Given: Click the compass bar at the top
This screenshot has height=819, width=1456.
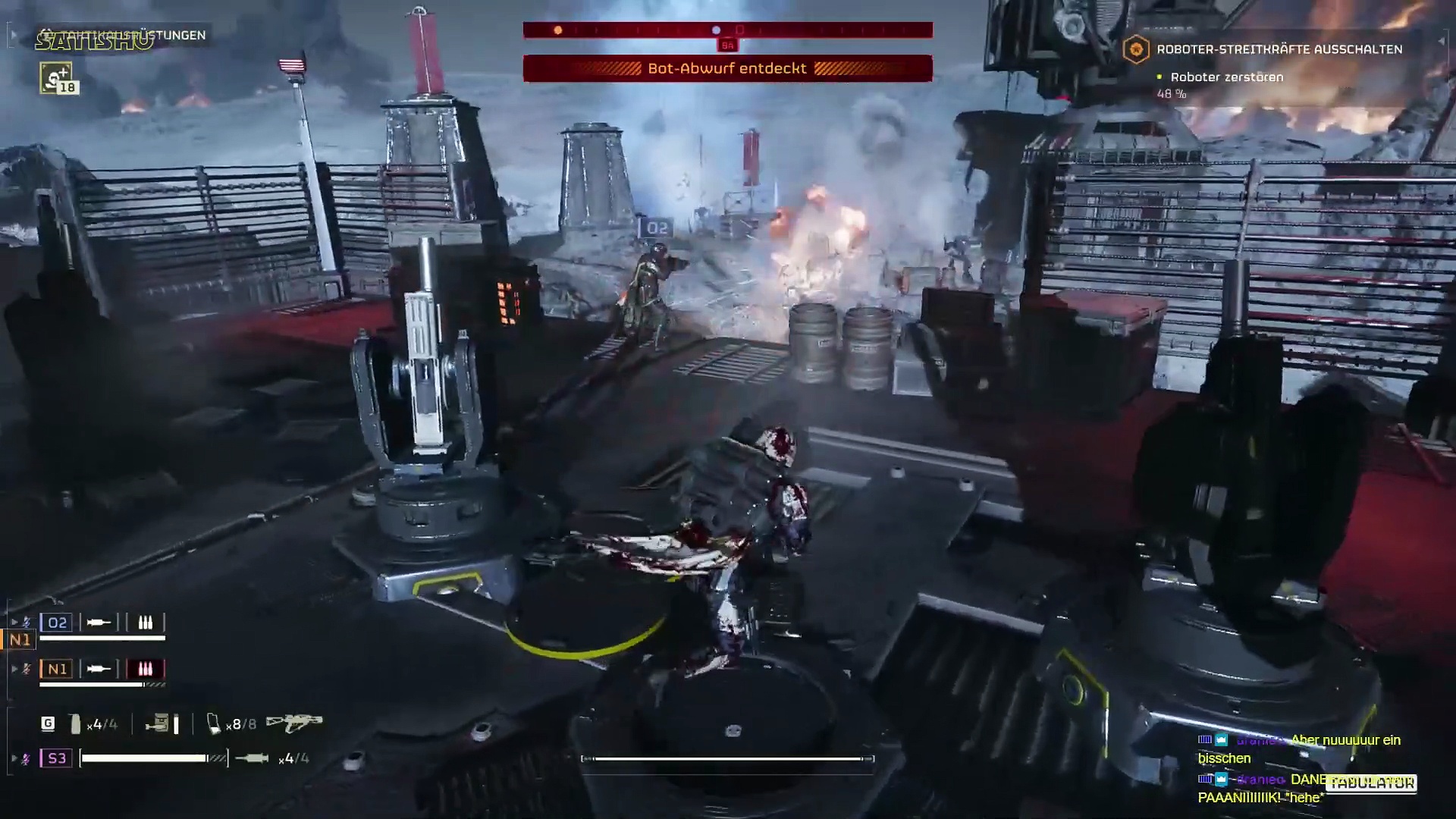Looking at the screenshot, I should (727, 30).
